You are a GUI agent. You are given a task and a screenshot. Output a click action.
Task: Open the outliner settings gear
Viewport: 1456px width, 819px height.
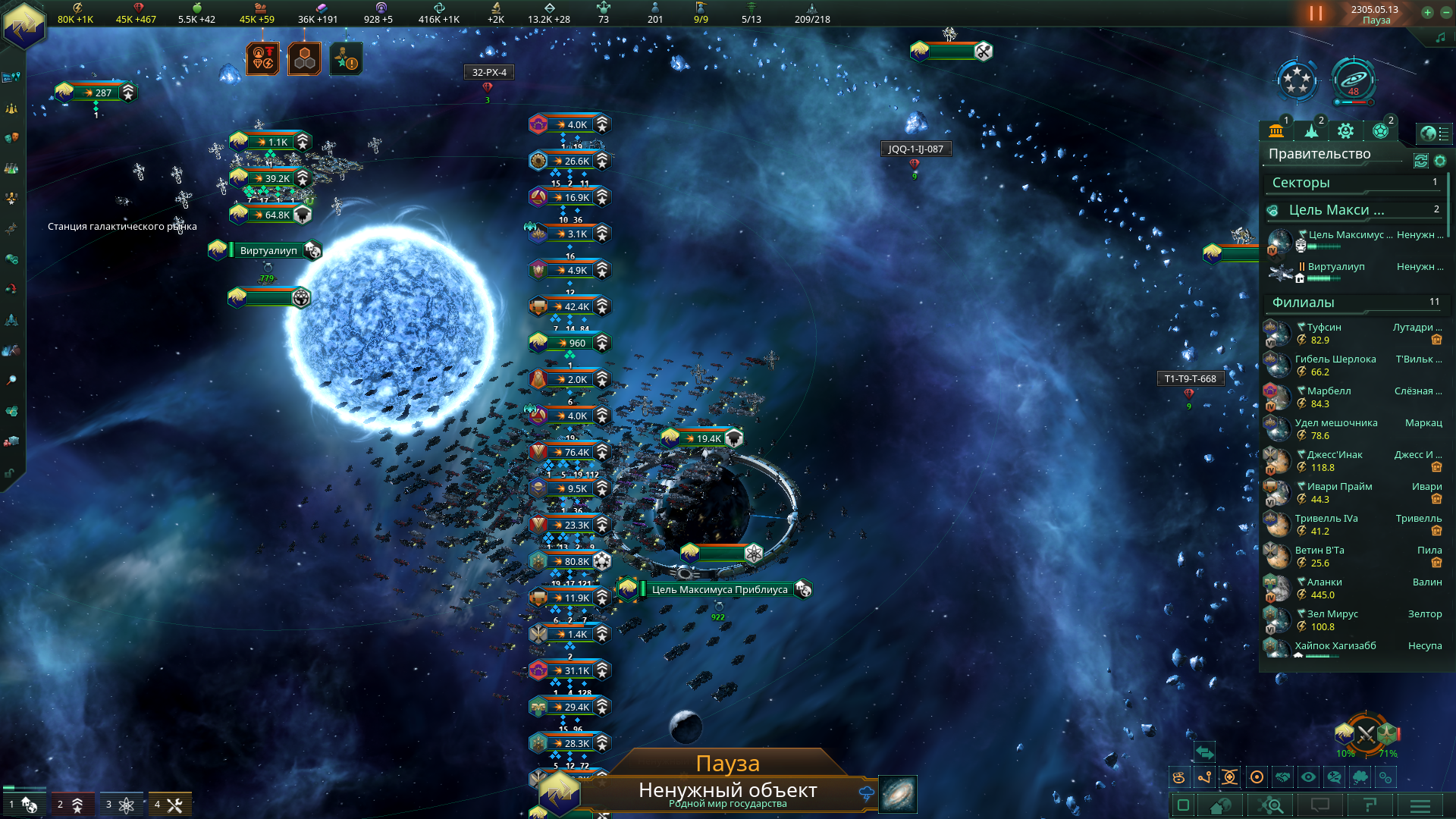click(1440, 161)
